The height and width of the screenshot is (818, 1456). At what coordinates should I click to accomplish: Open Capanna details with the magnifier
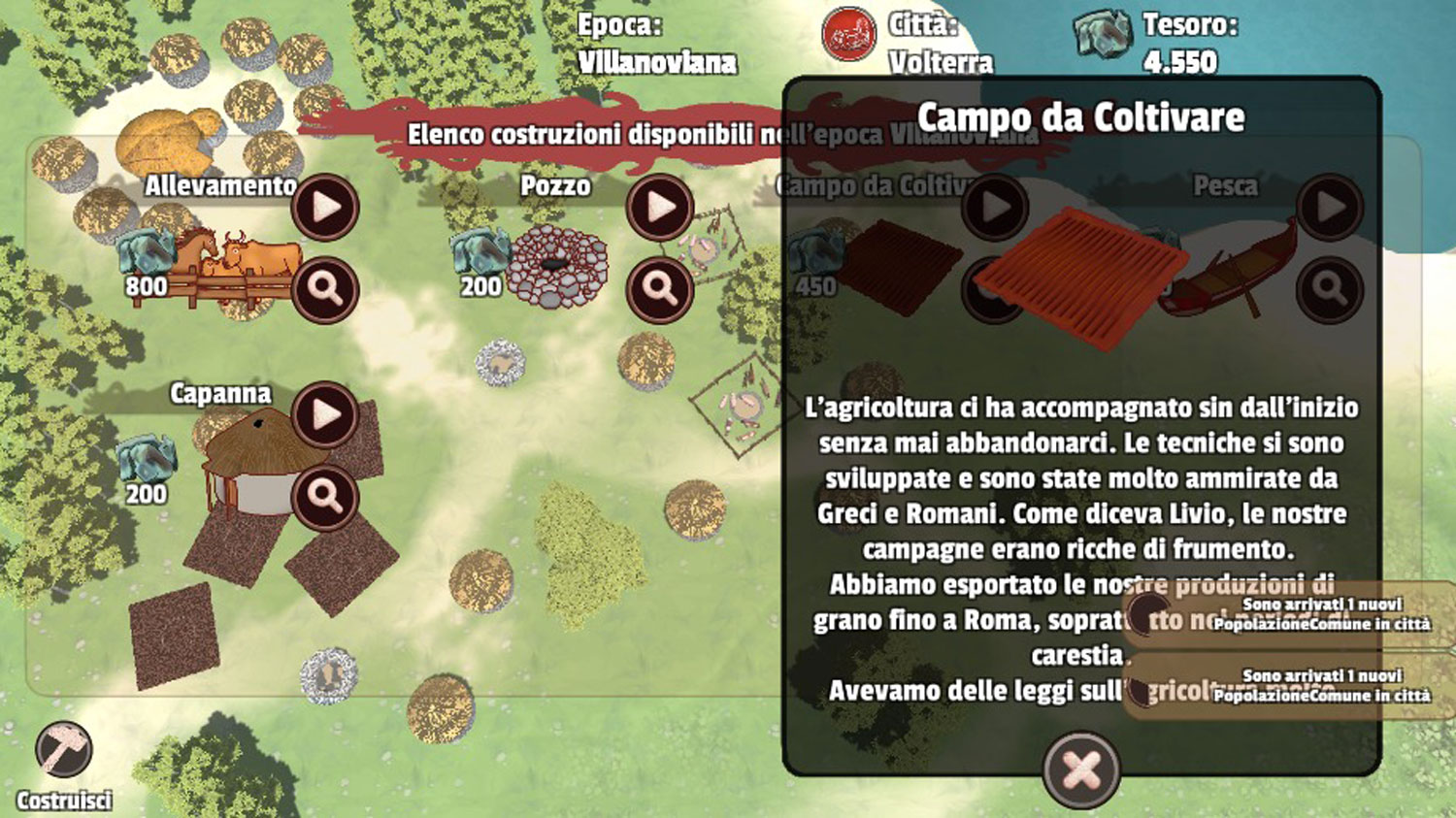[325, 497]
